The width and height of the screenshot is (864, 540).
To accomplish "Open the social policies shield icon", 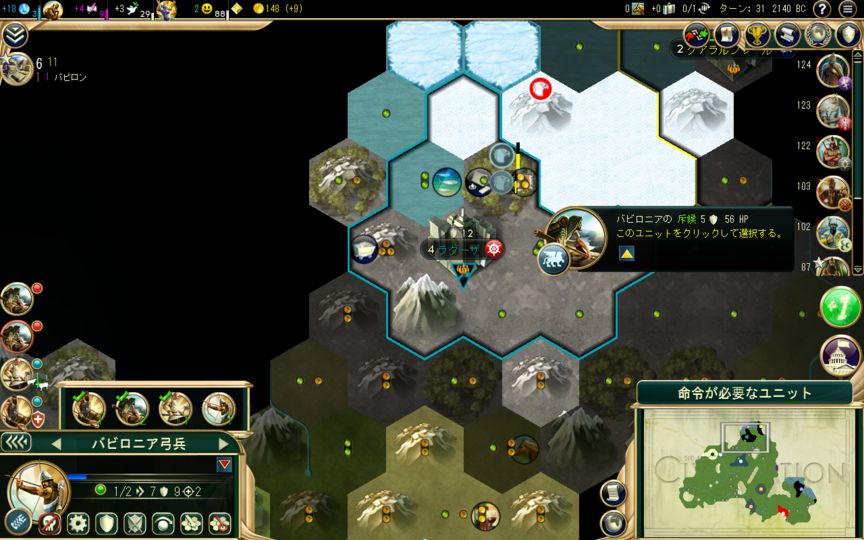I will pos(848,35).
